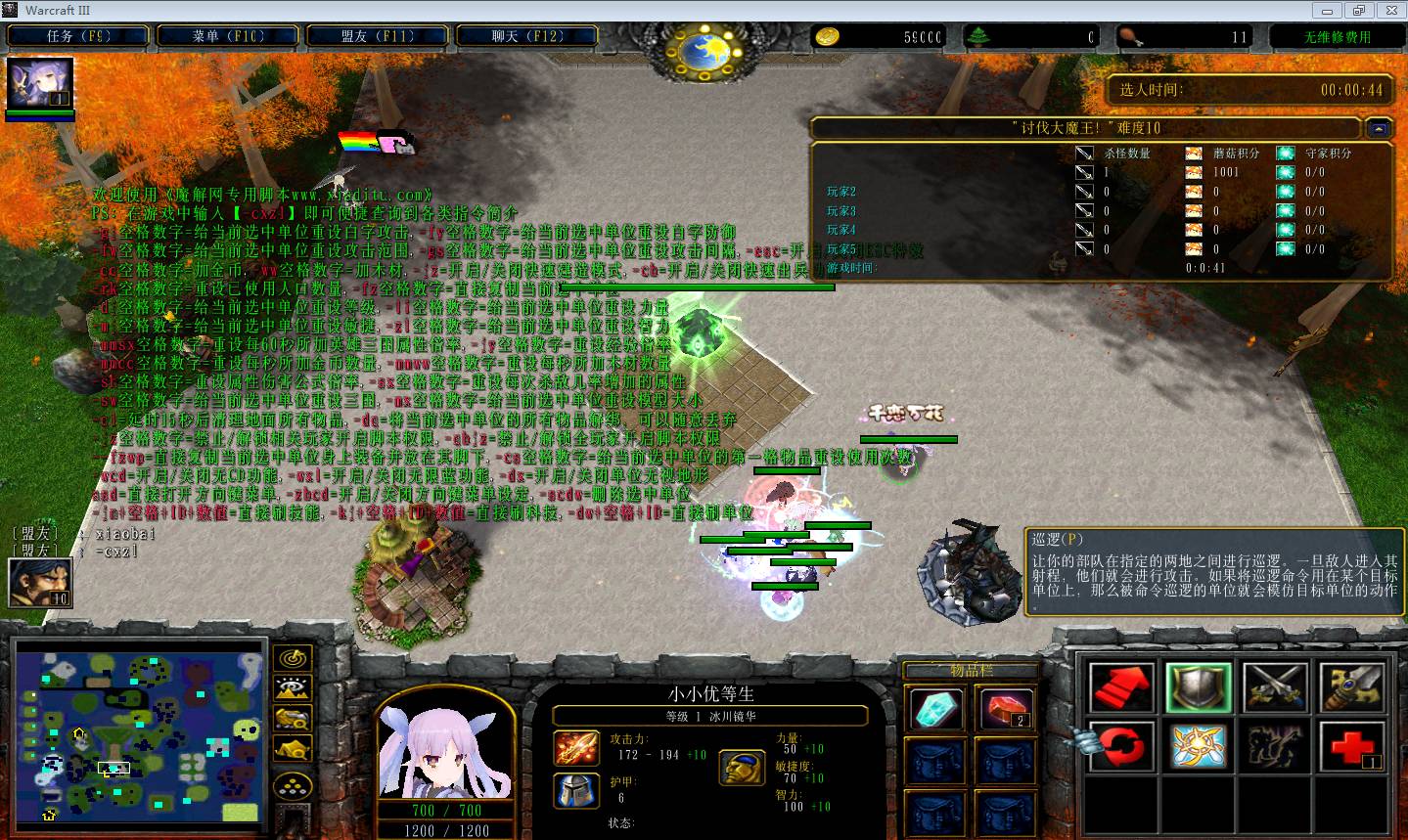
Task: Open the 聊天 (F12) chat log
Action: pos(526,36)
